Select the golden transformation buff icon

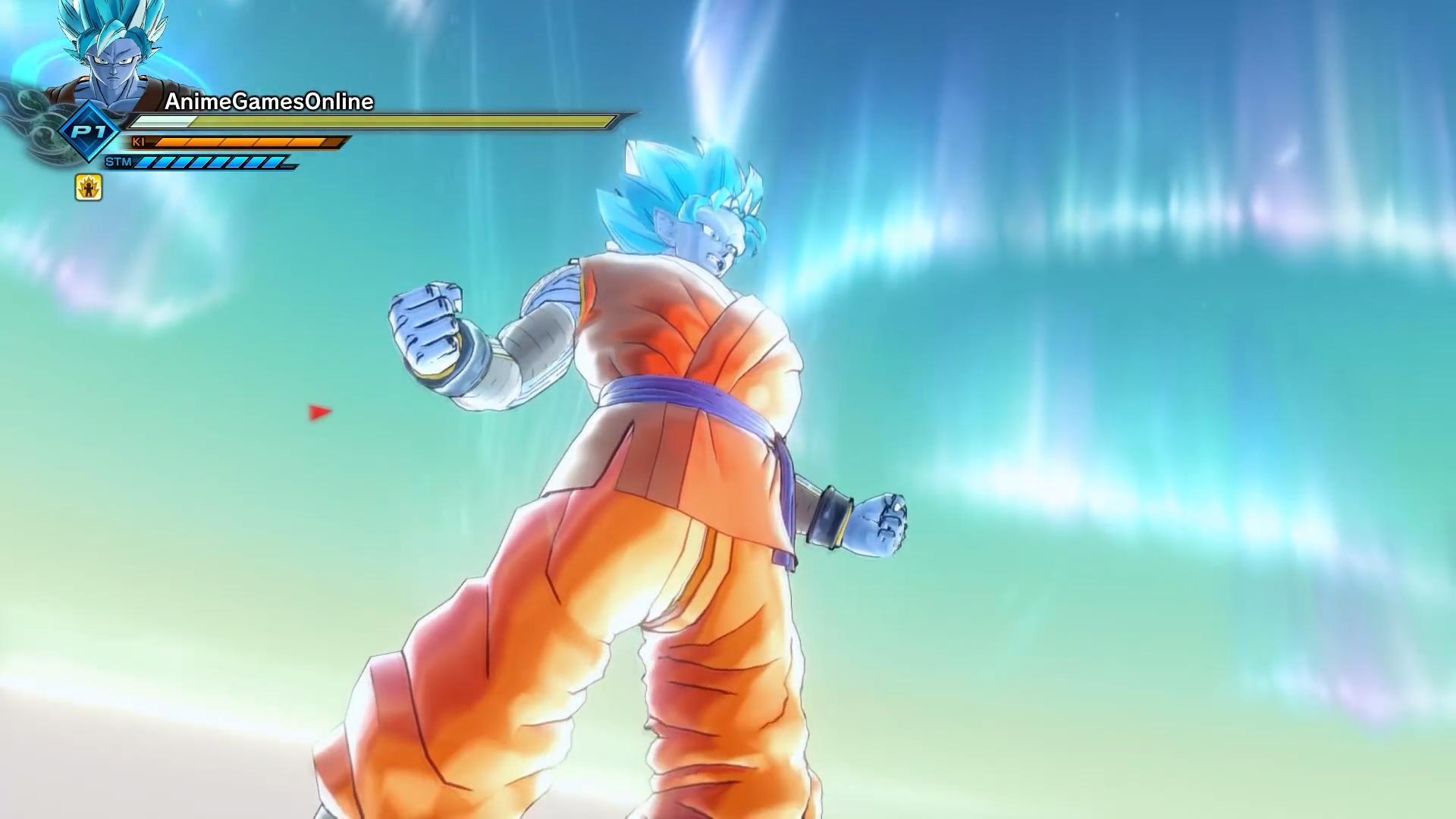pyautogui.click(x=89, y=187)
